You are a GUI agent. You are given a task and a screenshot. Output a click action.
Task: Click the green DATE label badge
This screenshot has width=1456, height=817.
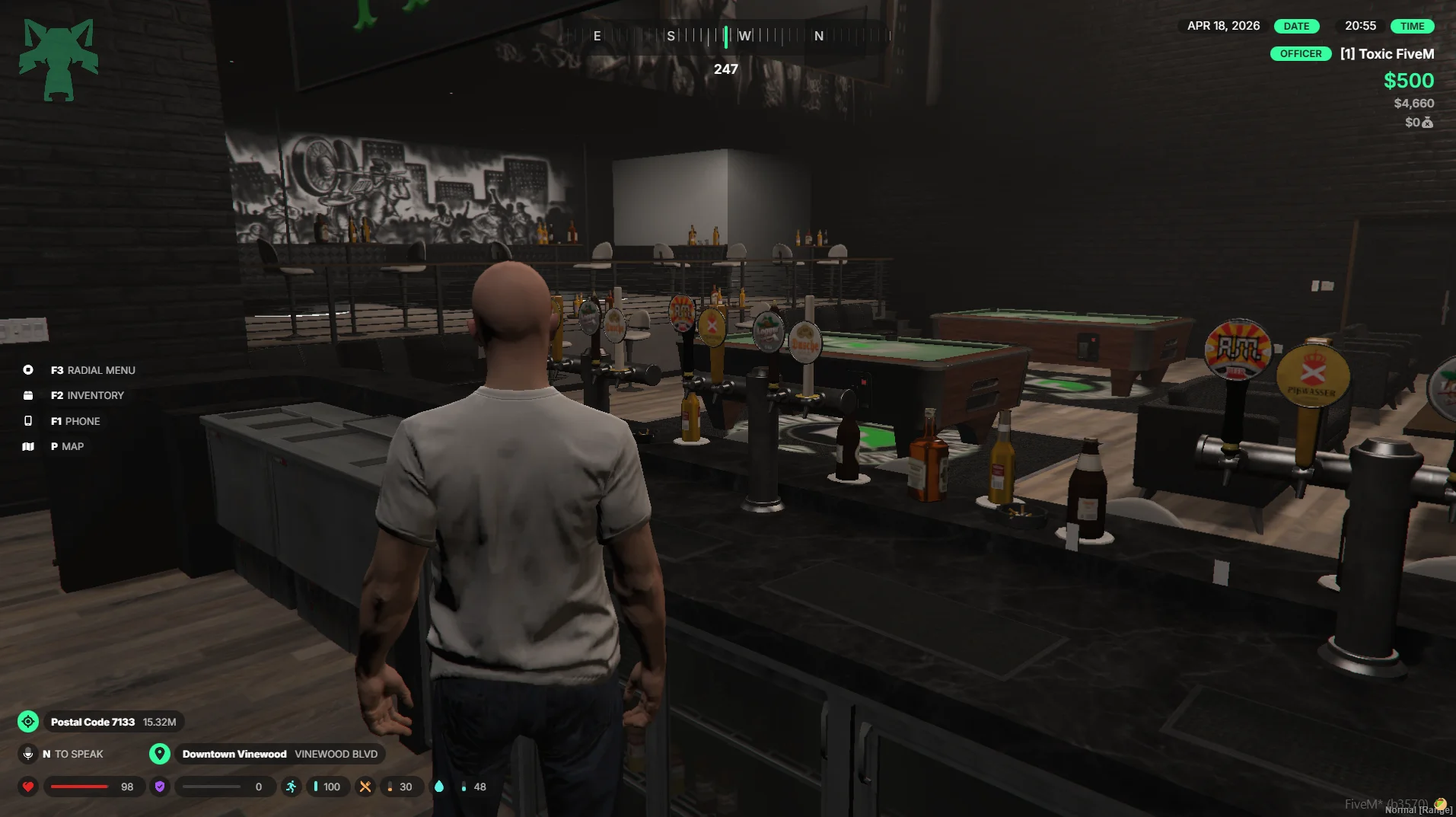click(1296, 26)
